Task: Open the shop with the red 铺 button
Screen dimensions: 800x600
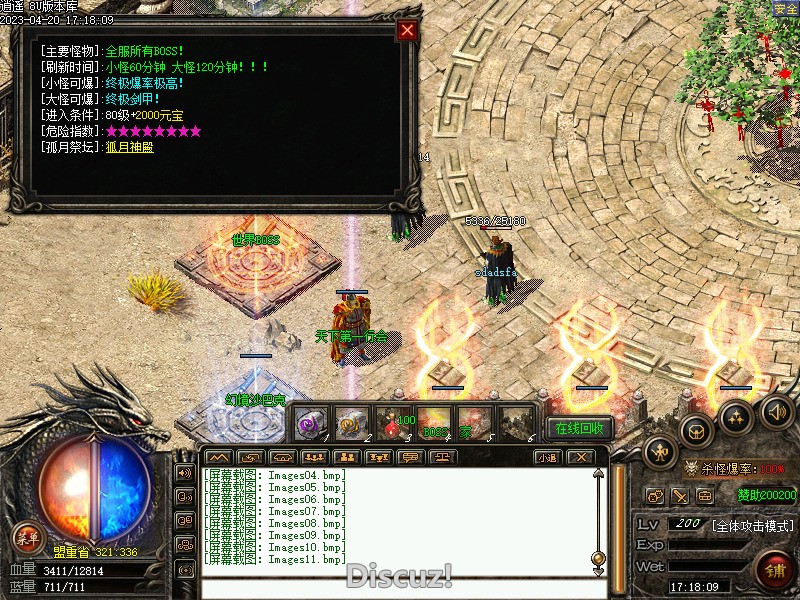Action: click(775, 571)
